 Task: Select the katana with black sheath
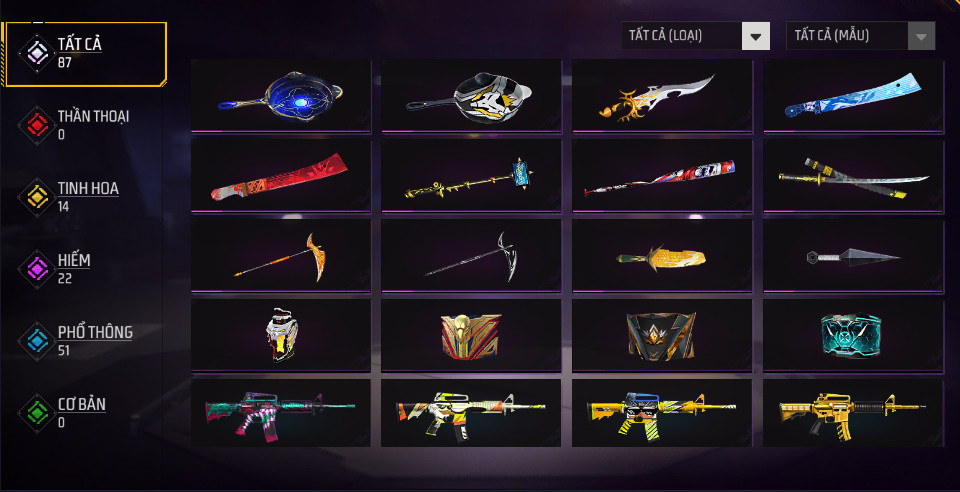pos(854,175)
